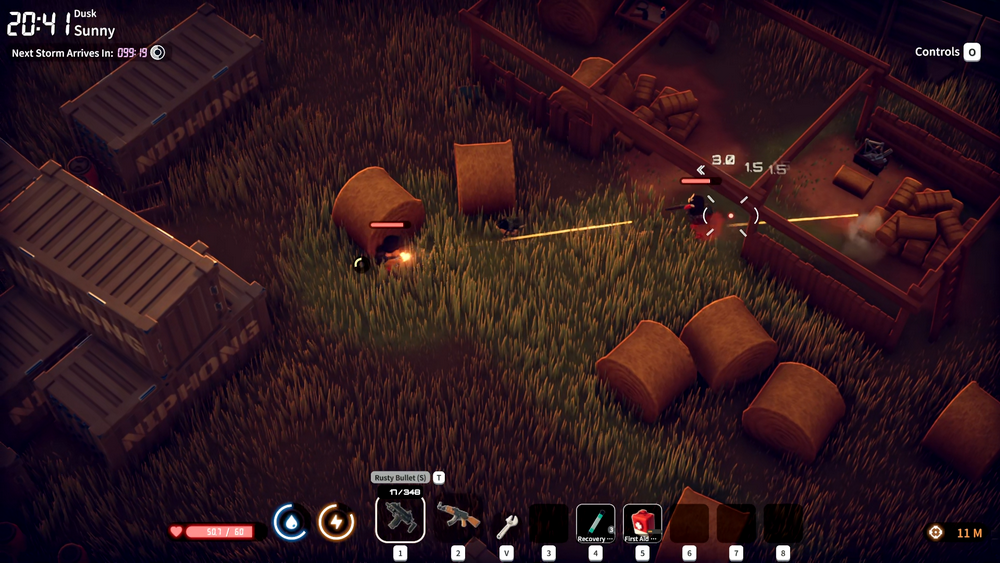The height and width of the screenshot is (563, 1000).
Task: Select the submachine gun in slot 1
Action: 400,519
